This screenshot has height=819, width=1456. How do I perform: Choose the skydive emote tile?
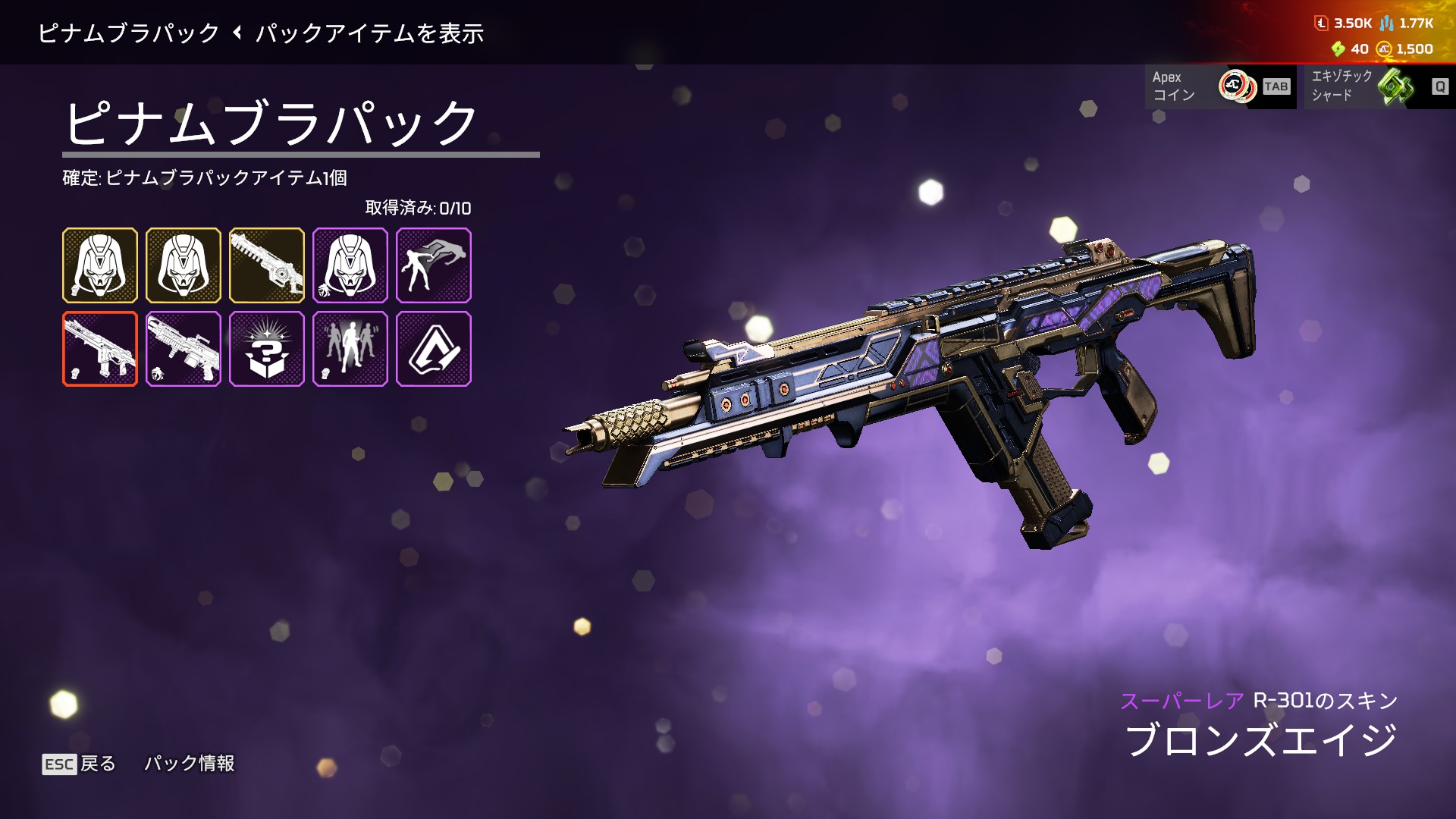click(x=433, y=265)
